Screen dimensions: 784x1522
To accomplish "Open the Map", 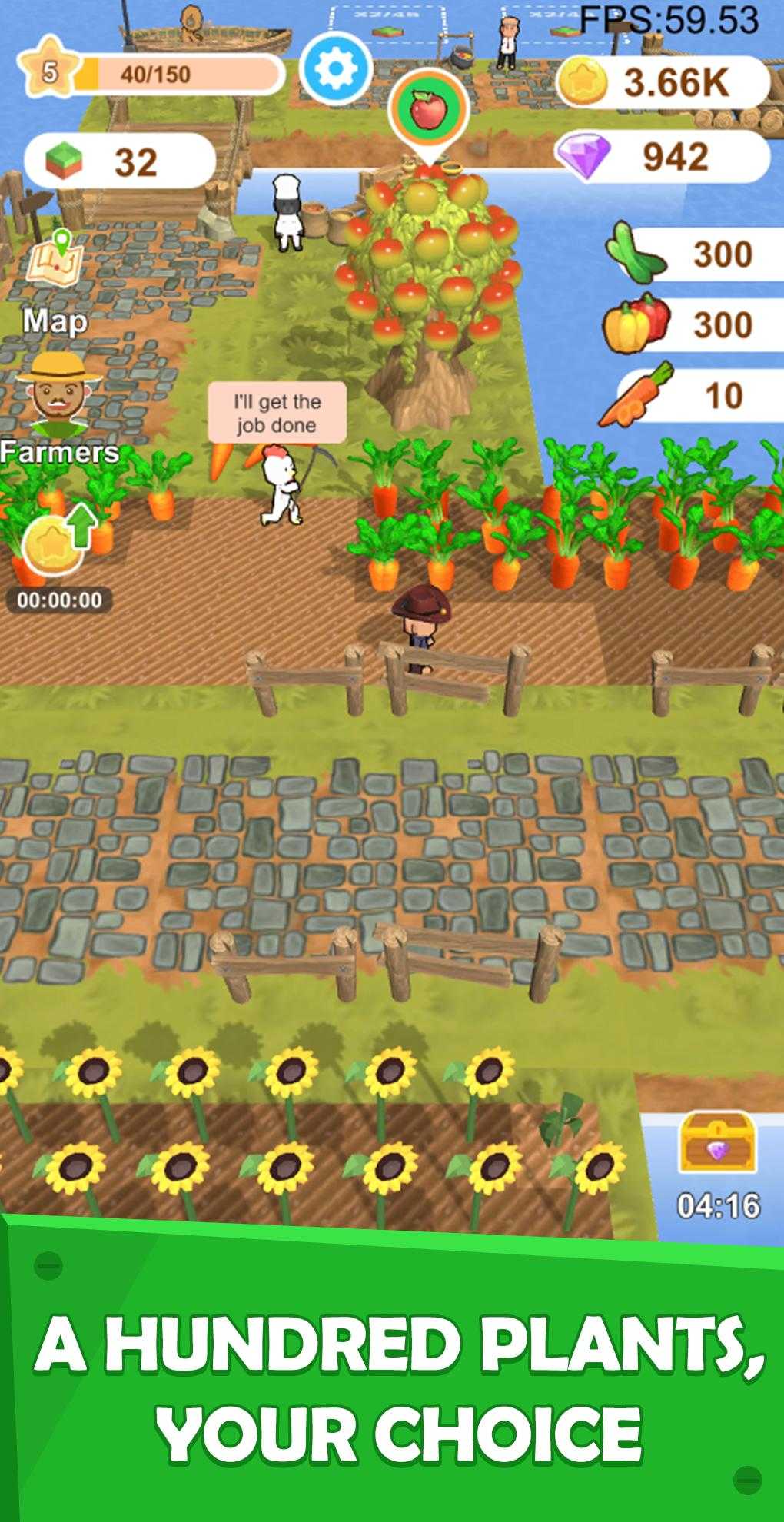I will [x=55, y=276].
